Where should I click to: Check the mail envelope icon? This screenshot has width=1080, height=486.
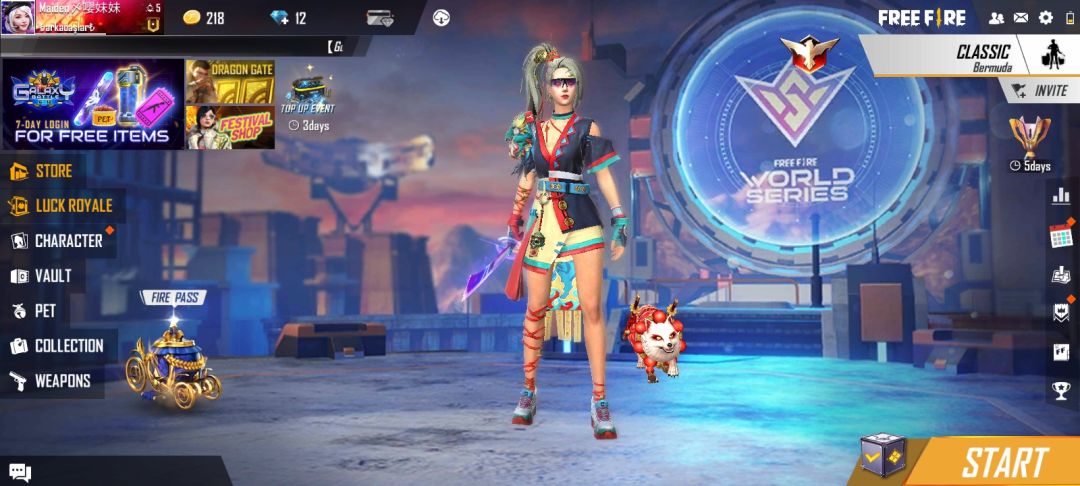click(1021, 17)
